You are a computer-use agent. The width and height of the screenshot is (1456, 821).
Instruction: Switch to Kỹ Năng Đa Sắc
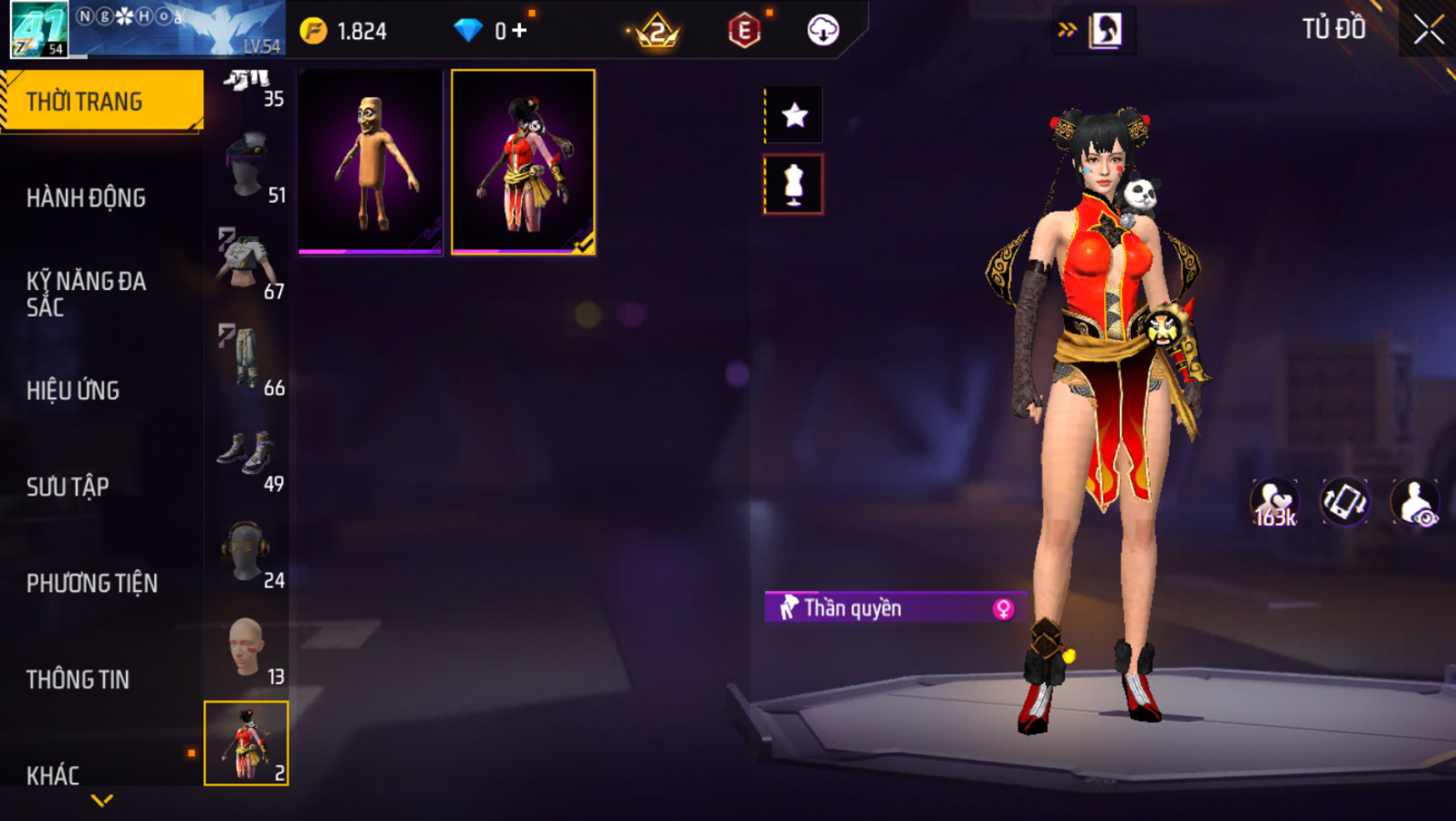click(x=86, y=293)
